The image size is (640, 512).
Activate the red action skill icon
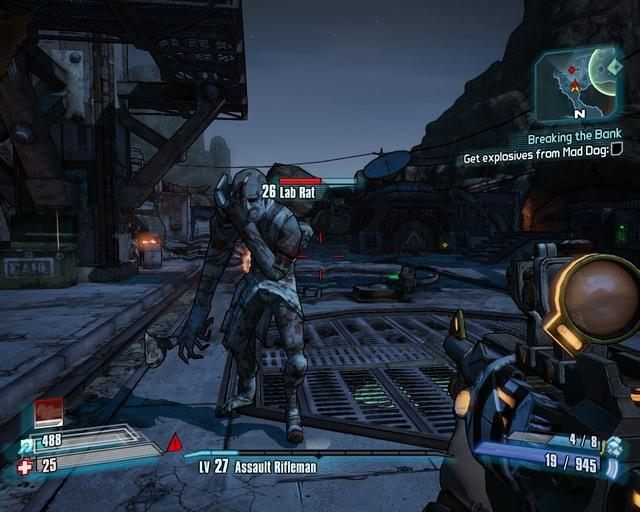[49, 411]
